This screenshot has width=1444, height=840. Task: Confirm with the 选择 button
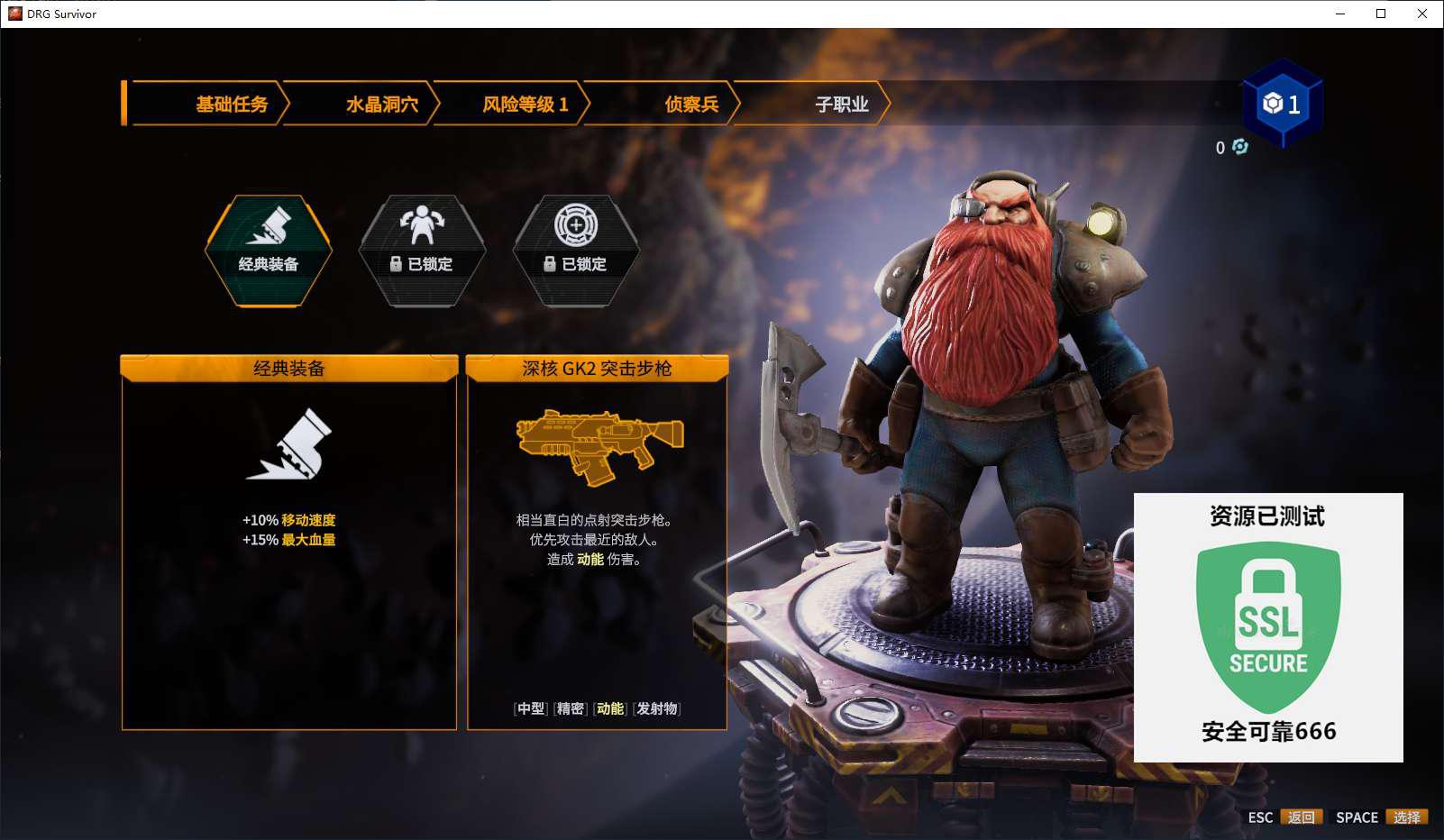[x=1406, y=817]
